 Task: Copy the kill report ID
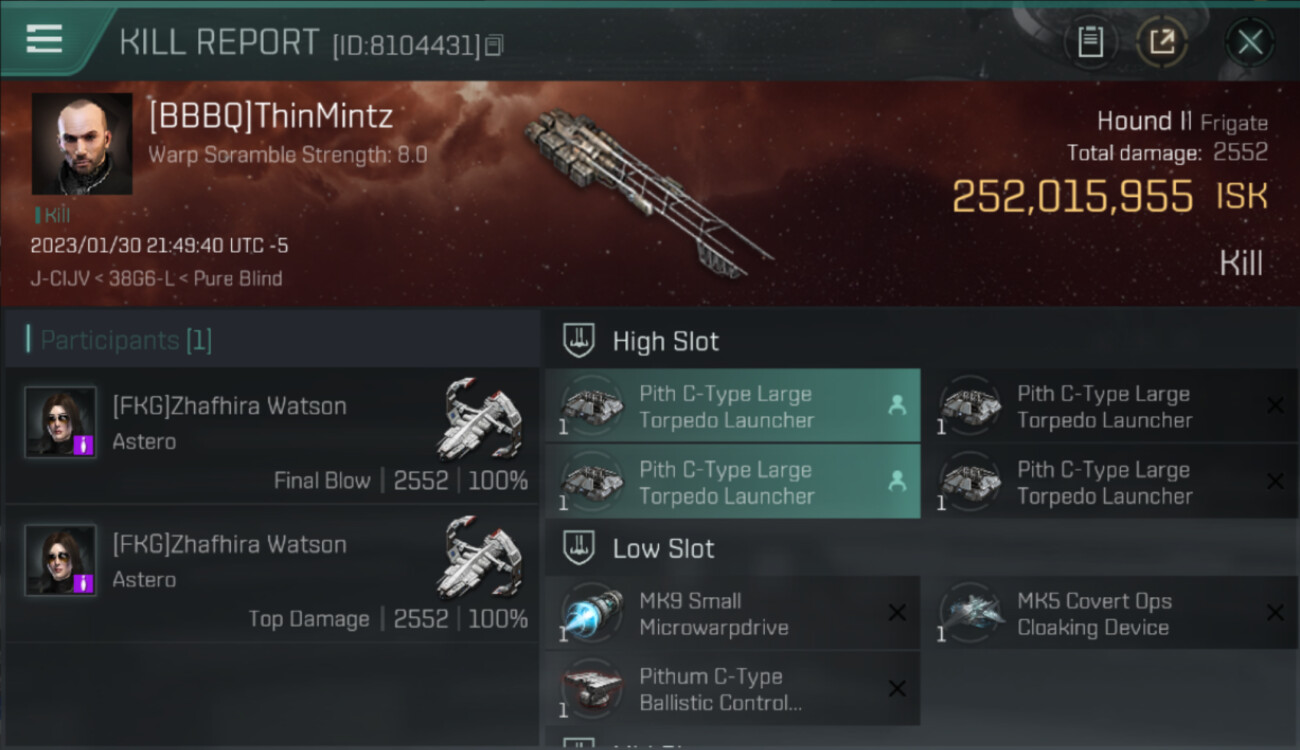pos(495,45)
